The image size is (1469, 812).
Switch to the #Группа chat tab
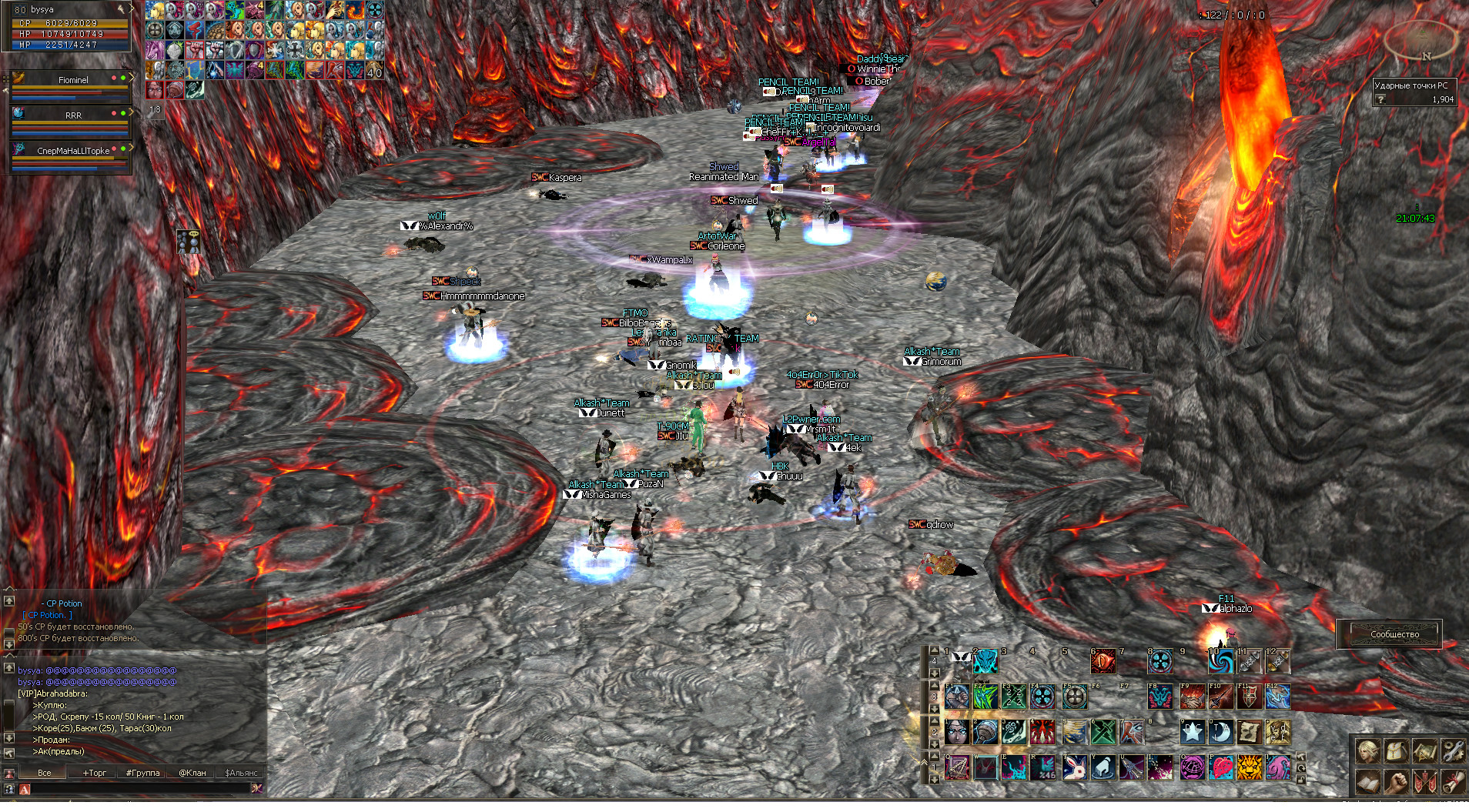coord(142,773)
